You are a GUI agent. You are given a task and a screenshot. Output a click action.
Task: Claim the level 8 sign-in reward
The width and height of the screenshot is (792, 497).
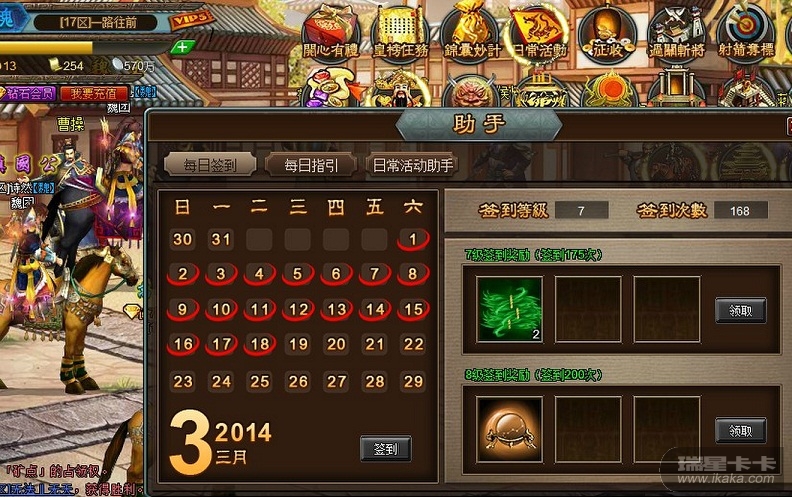(x=740, y=431)
